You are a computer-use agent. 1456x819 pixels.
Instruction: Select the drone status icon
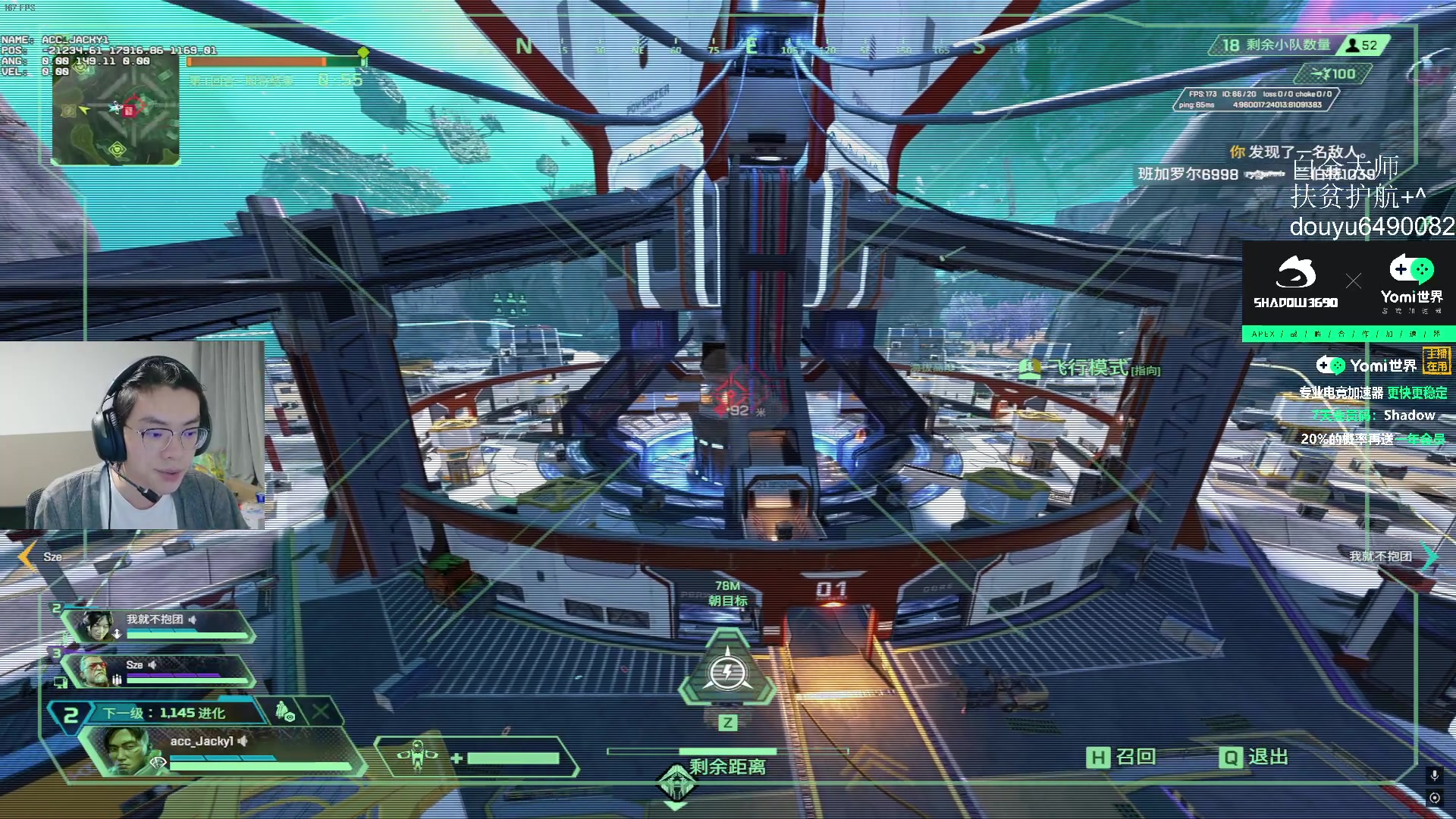point(418,756)
